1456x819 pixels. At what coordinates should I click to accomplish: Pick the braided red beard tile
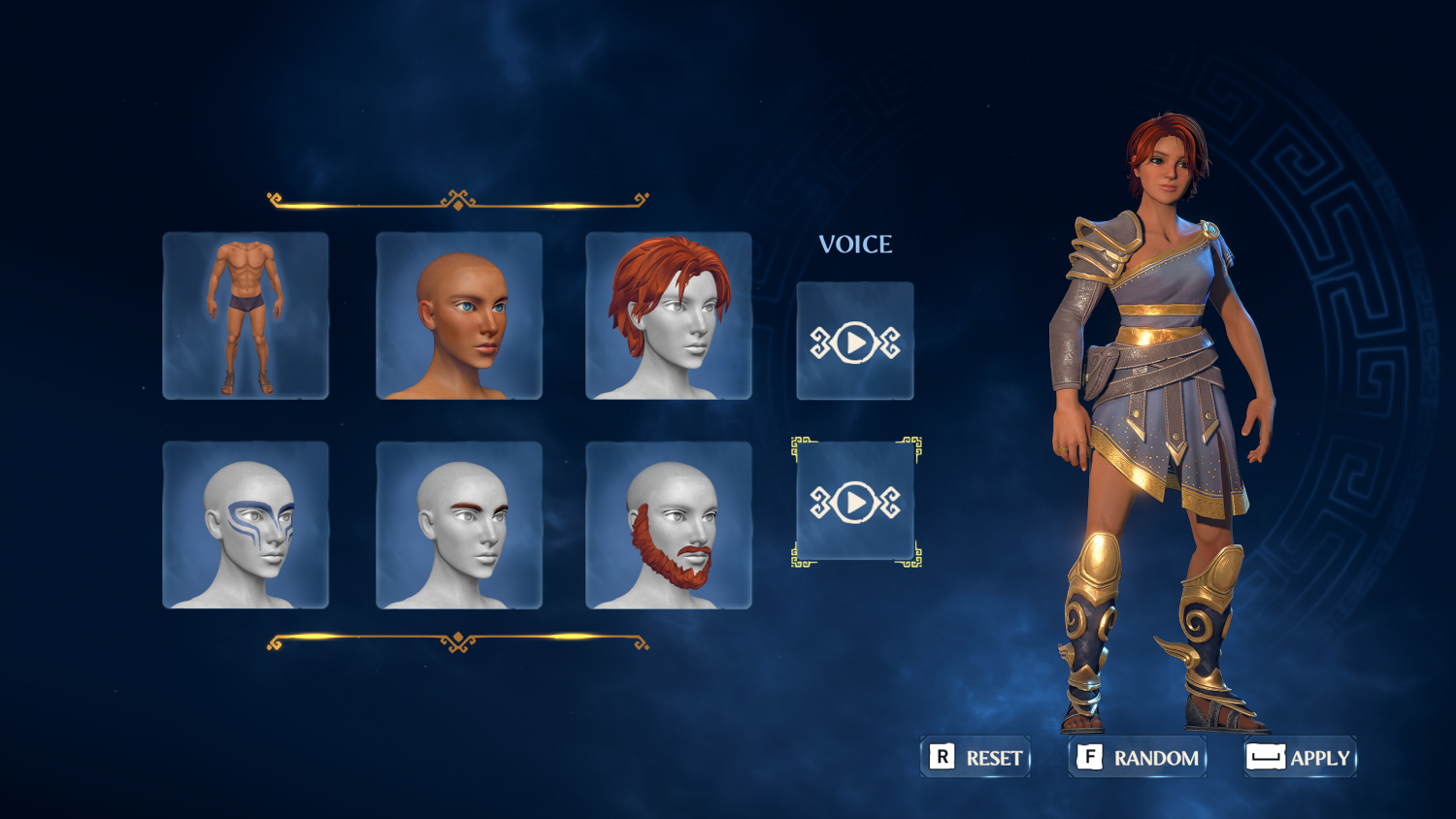pyautogui.click(x=669, y=525)
